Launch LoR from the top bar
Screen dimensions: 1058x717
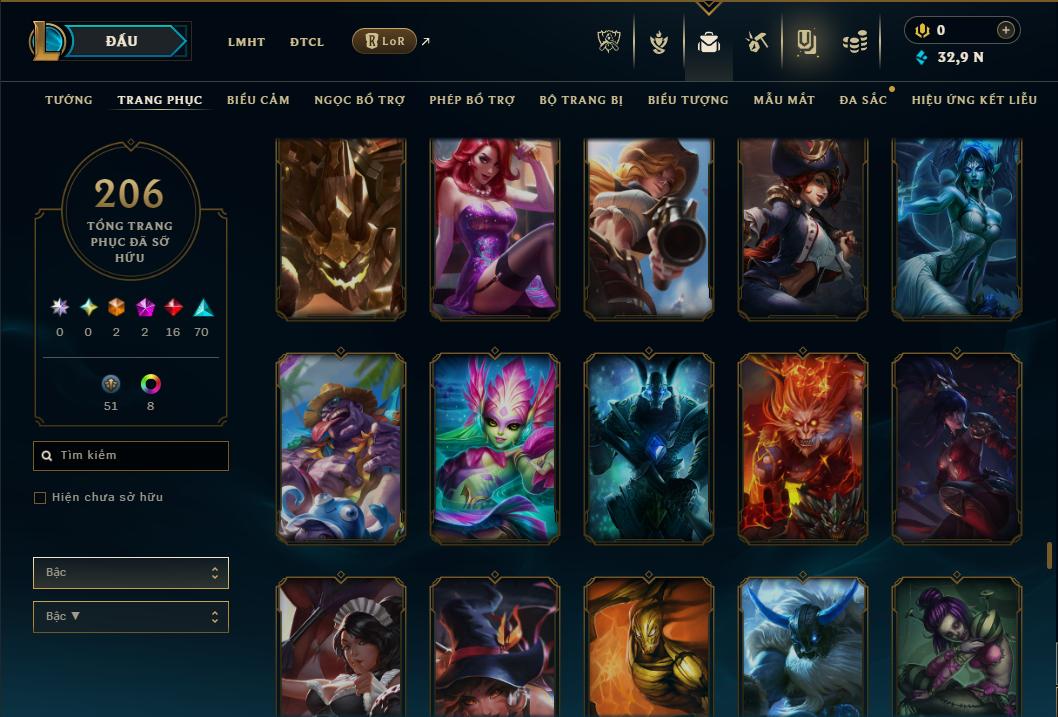pos(385,41)
